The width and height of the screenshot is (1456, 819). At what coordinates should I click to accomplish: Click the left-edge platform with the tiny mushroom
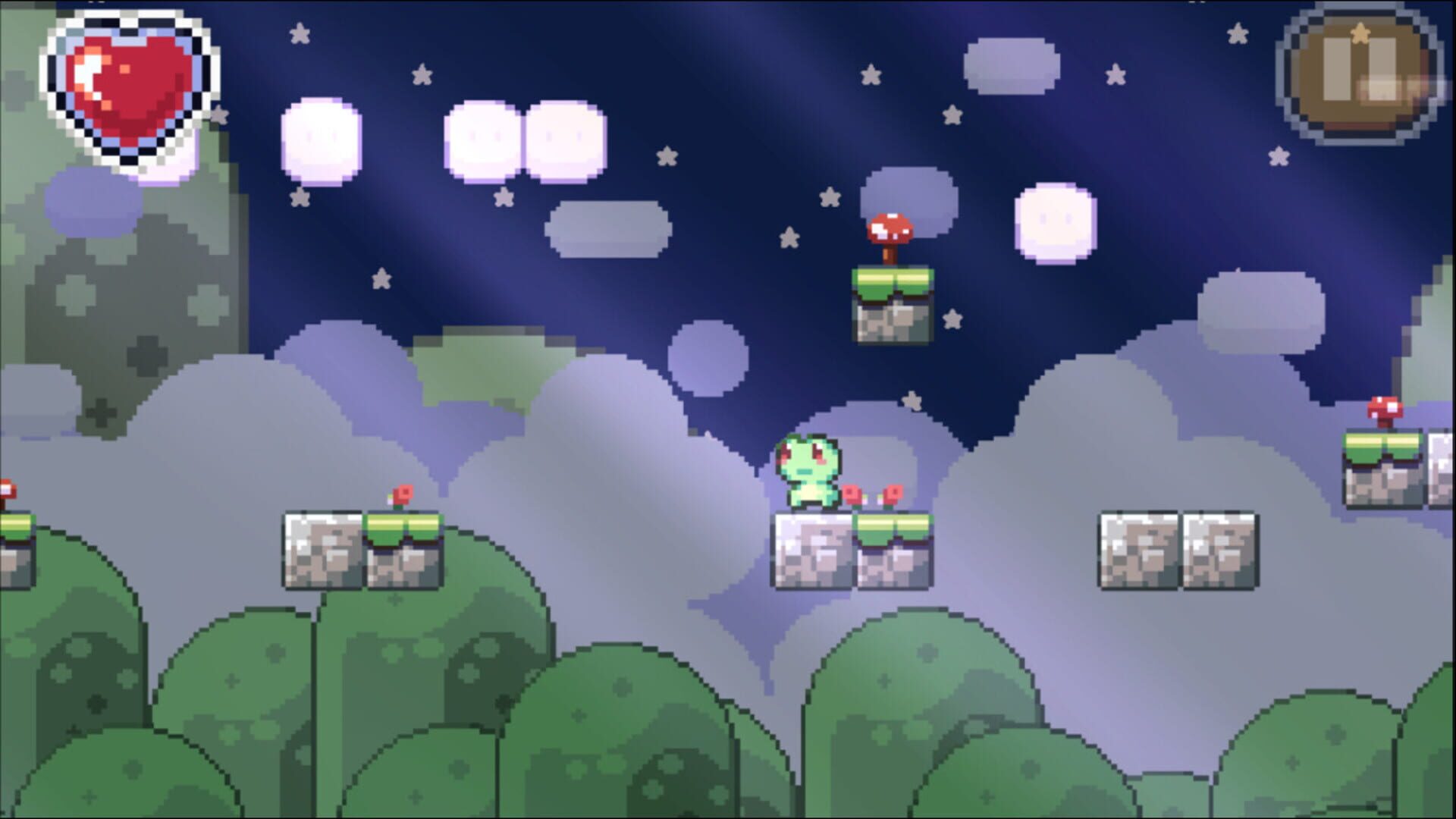tap(15, 531)
